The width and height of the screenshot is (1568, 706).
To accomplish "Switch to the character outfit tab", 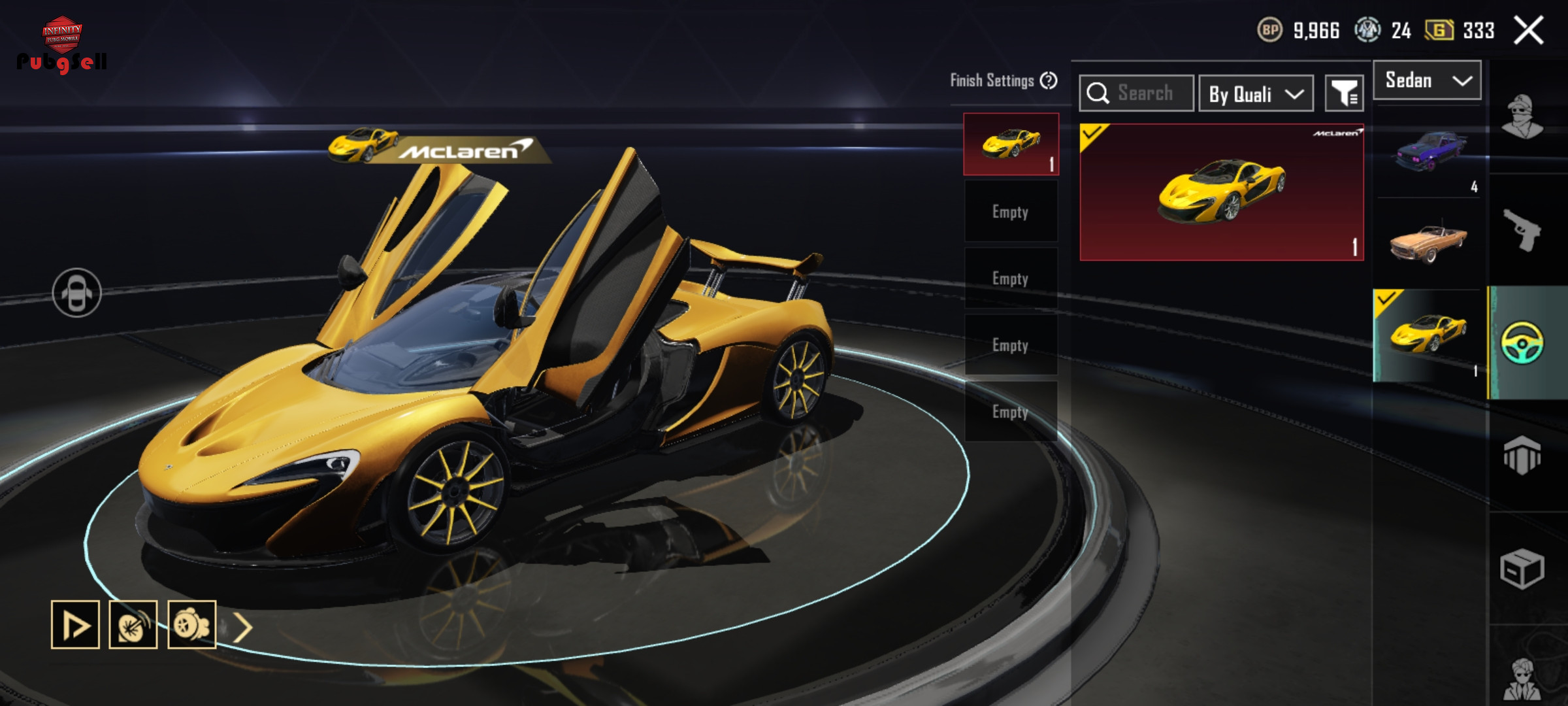I will coord(1522,118).
